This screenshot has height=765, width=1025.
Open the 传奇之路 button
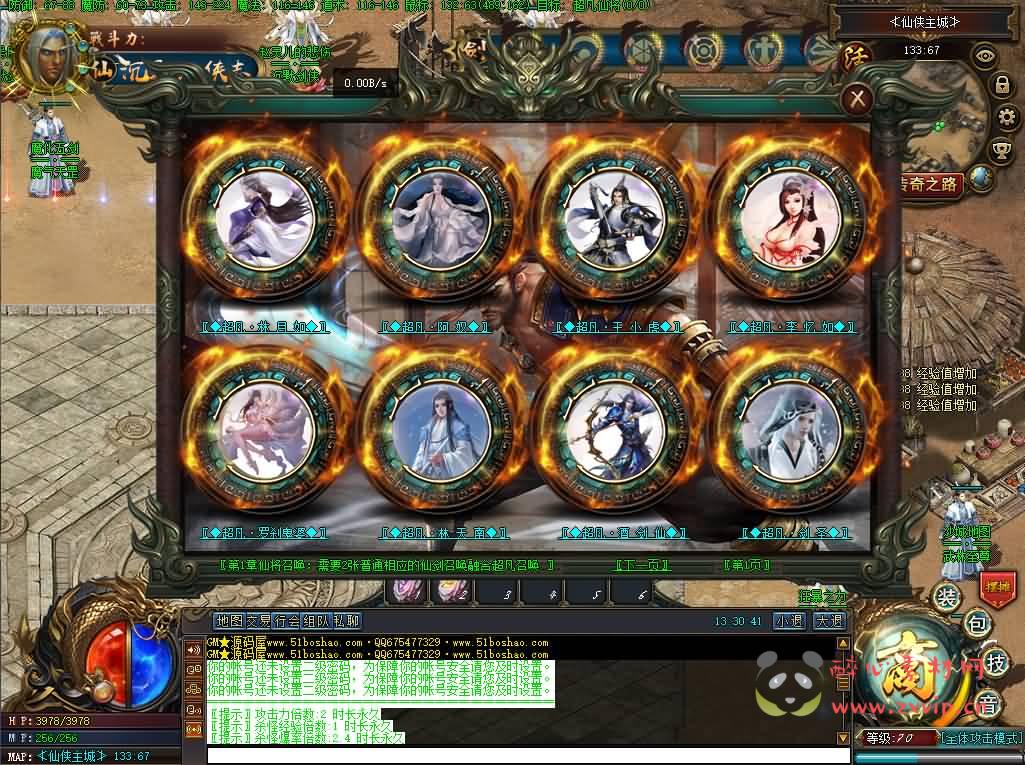coord(930,184)
